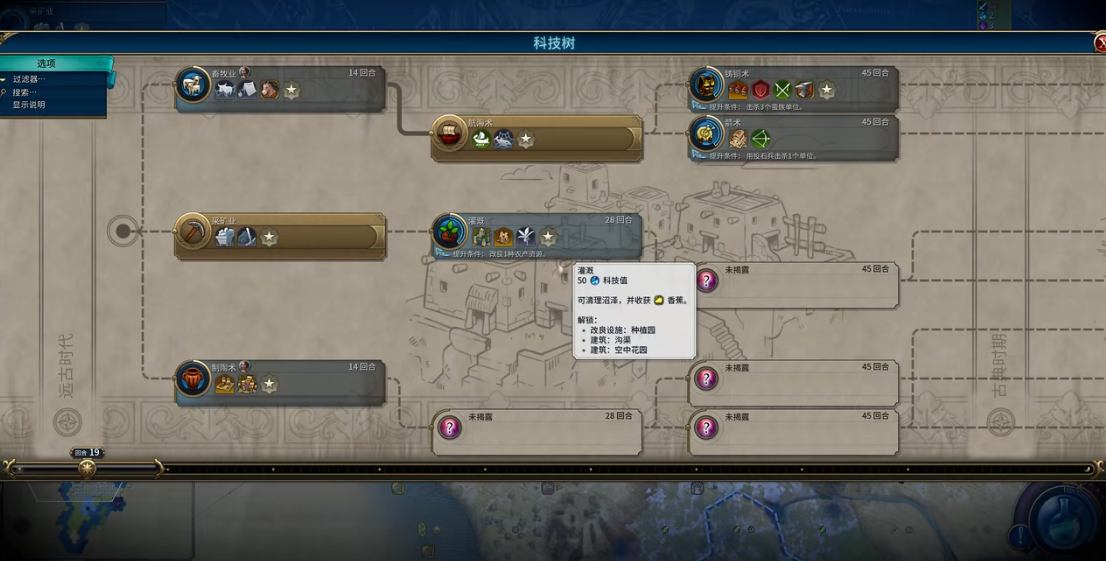This screenshot has width=1106, height=561.
Task: Select the 畜牧业 technology node
Action: tap(280, 88)
